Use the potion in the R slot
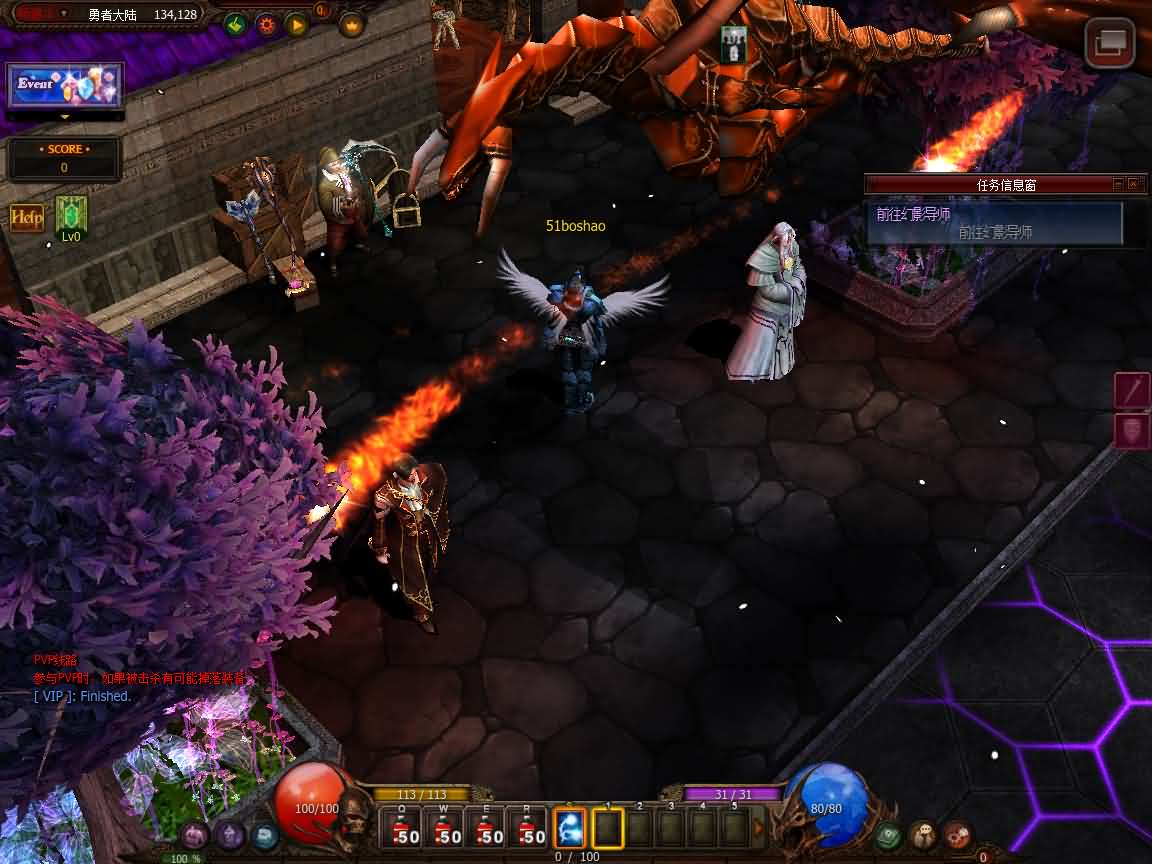 (529, 829)
